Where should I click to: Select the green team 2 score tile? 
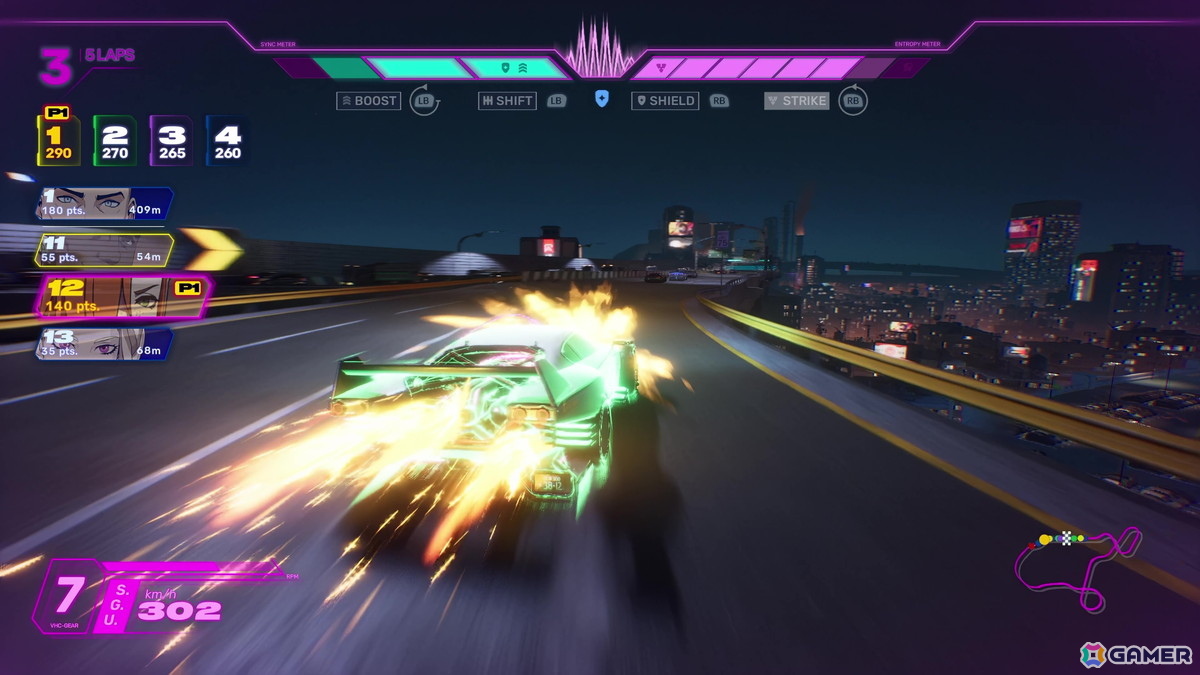click(115, 141)
